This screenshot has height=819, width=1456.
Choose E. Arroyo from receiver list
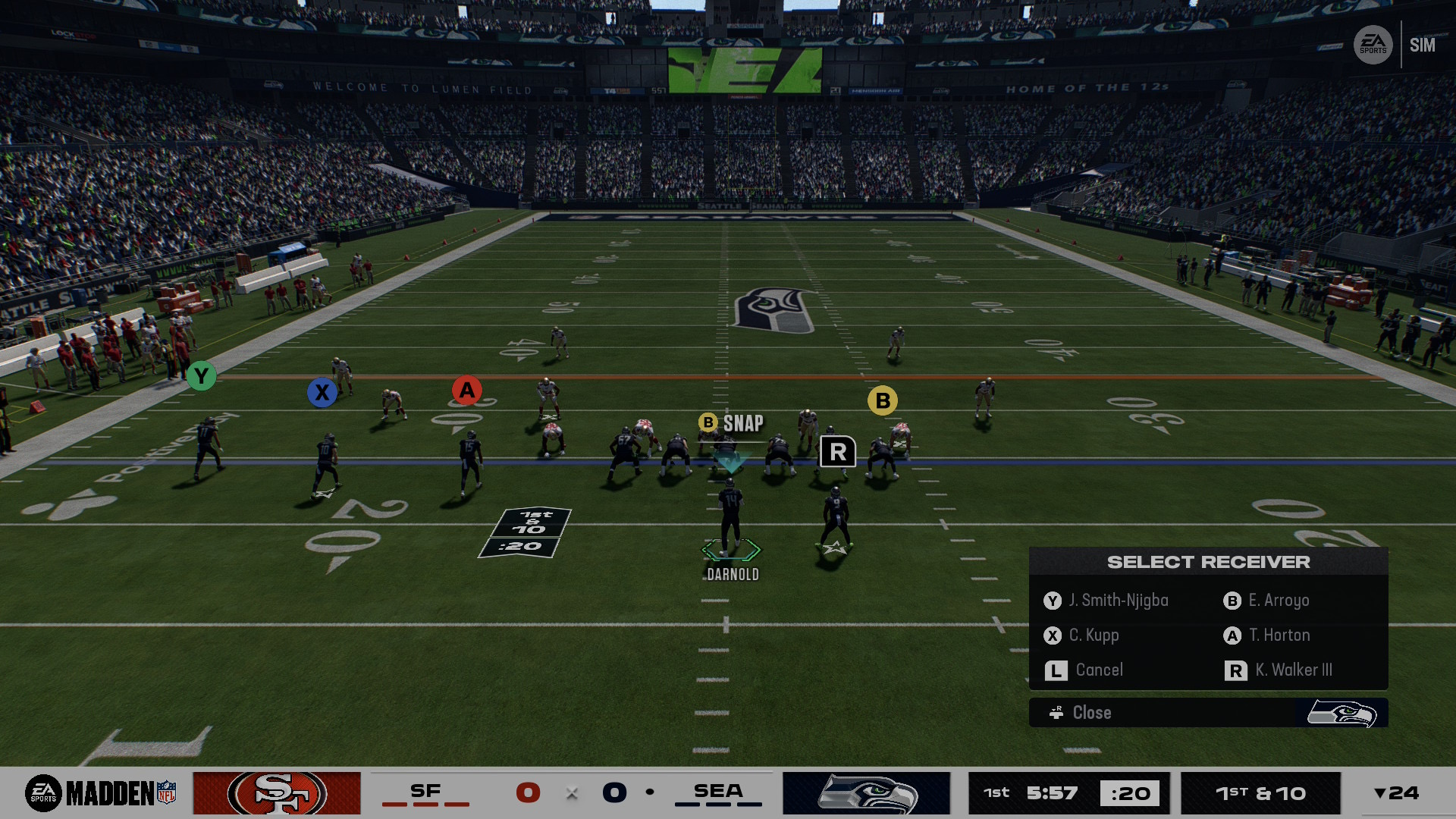pos(1278,601)
